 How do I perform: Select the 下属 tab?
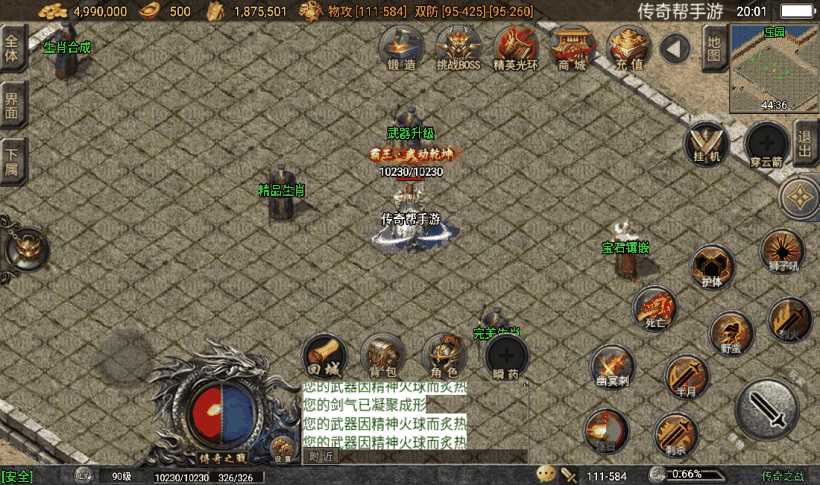12,160
